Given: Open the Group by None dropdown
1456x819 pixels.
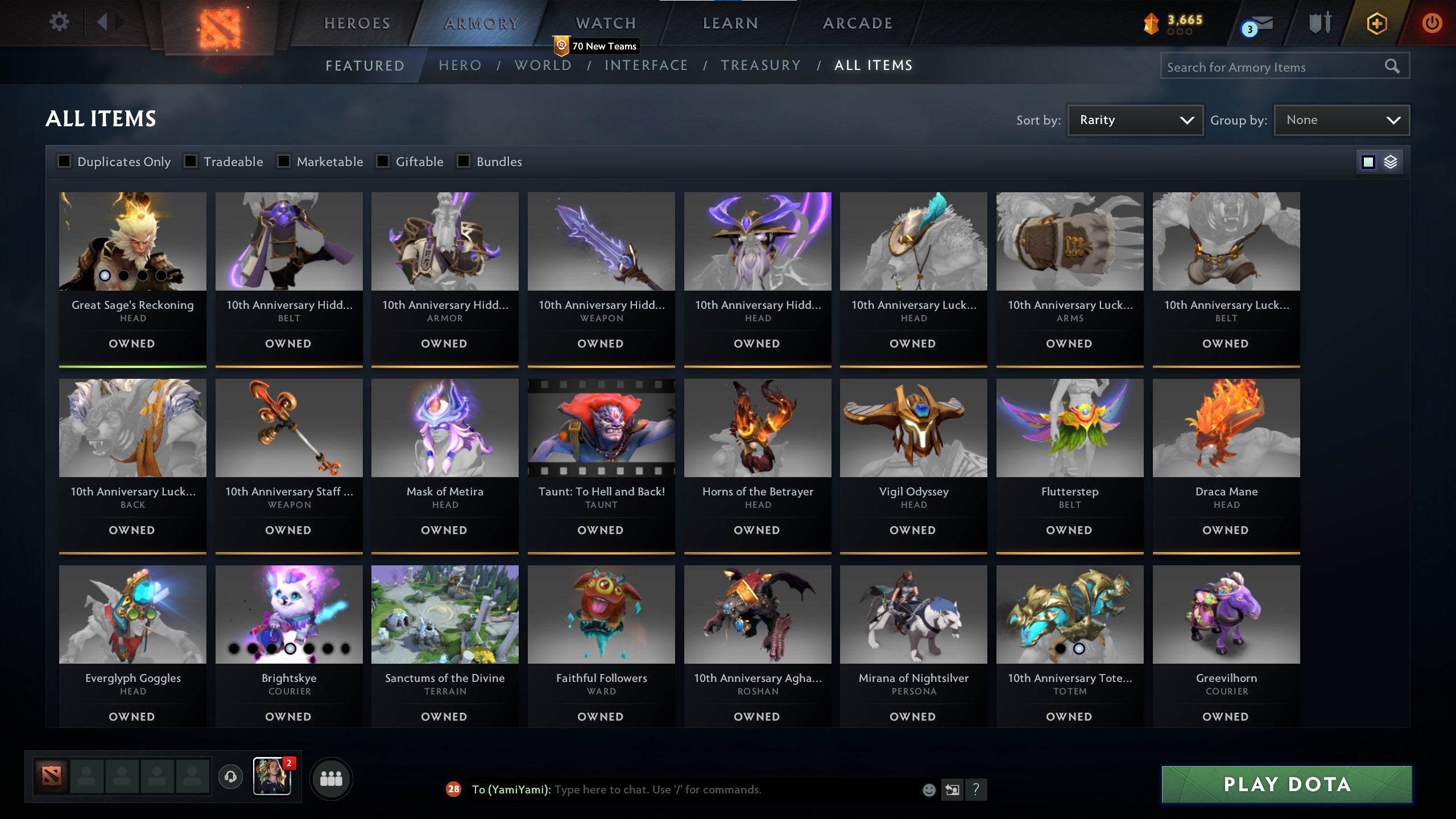Looking at the screenshot, I should [1341, 119].
